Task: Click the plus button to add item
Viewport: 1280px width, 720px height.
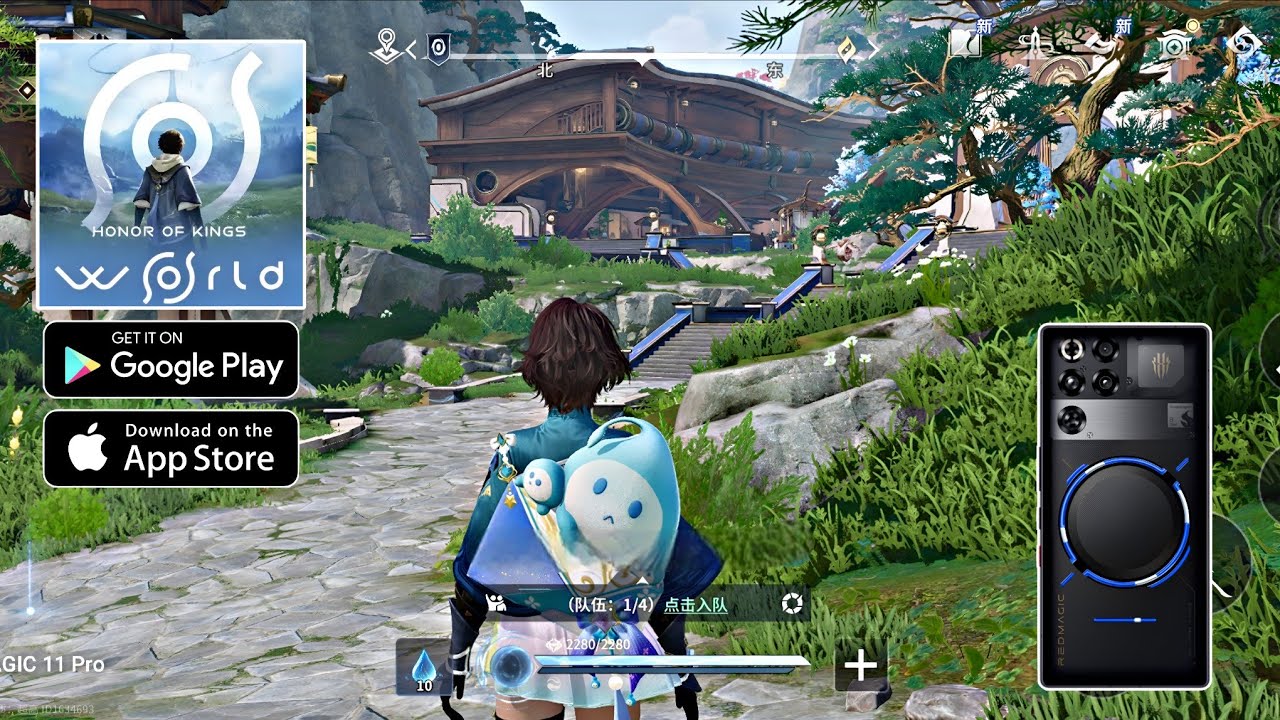Action: coord(860,667)
